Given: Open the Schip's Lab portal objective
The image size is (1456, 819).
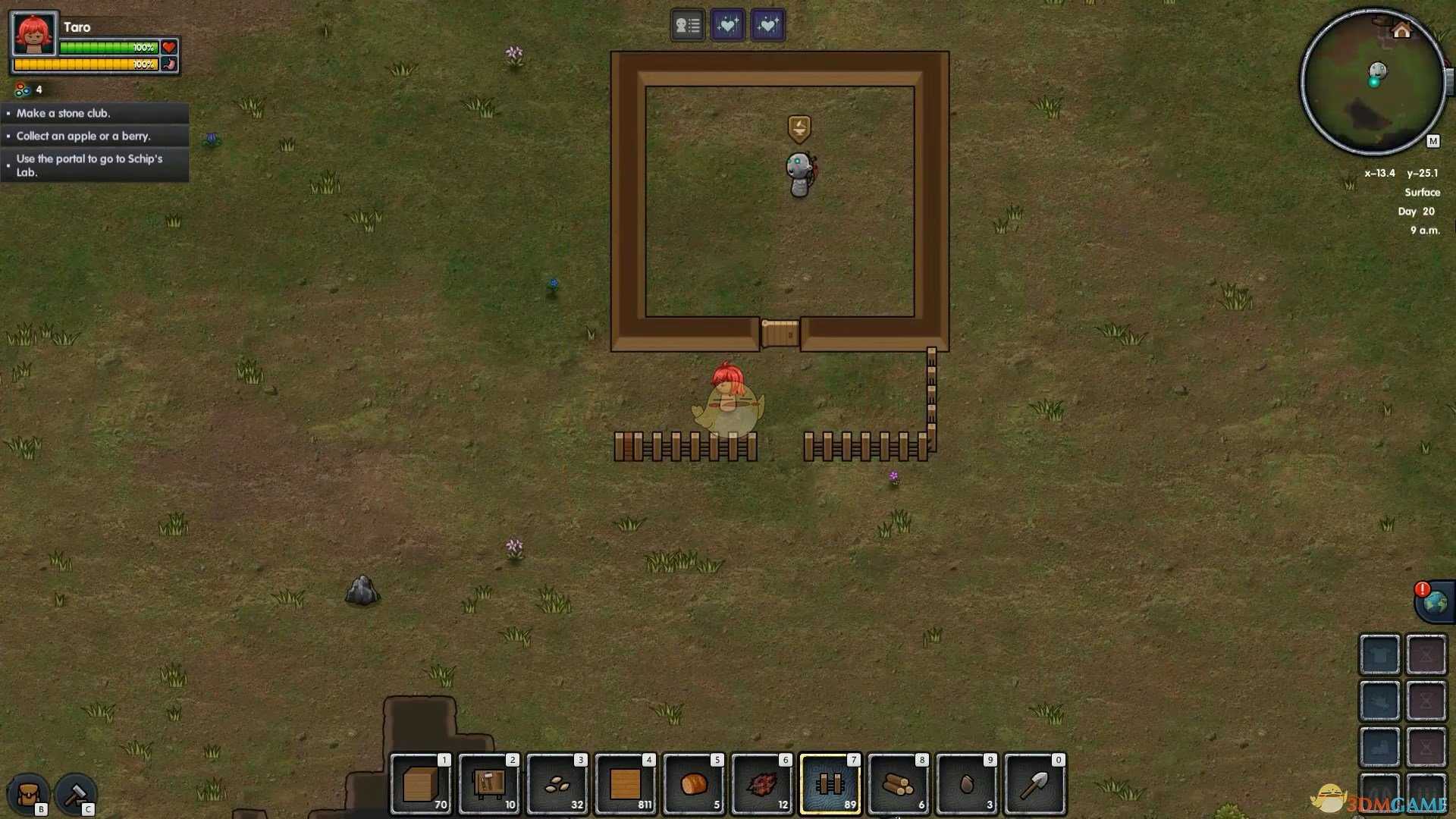Looking at the screenshot, I should point(95,165).
